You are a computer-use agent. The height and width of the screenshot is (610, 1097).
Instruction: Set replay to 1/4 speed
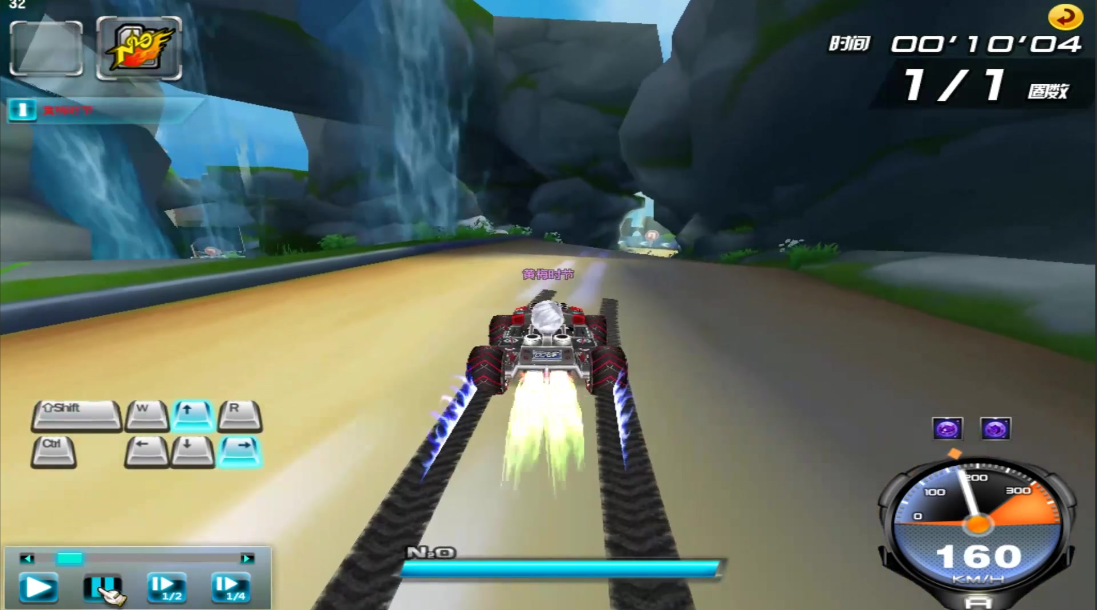(230, 587)
